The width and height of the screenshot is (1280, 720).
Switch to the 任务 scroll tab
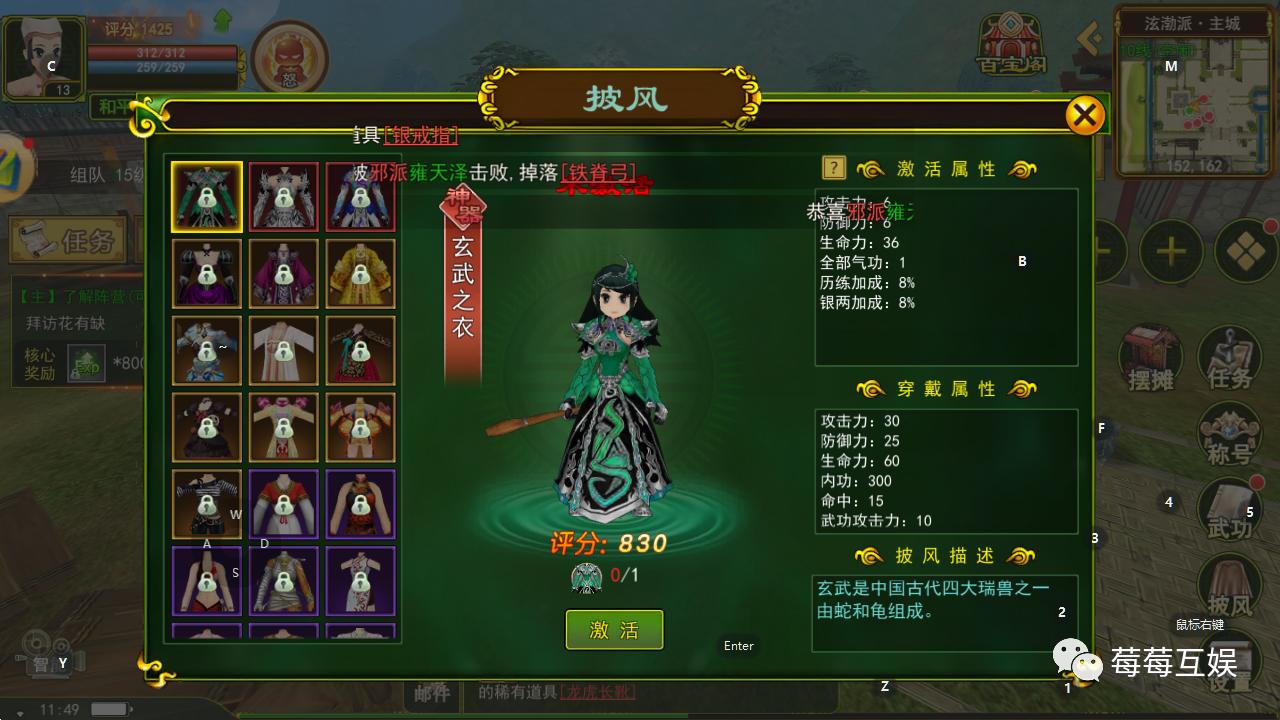click(x=68, y=239)
